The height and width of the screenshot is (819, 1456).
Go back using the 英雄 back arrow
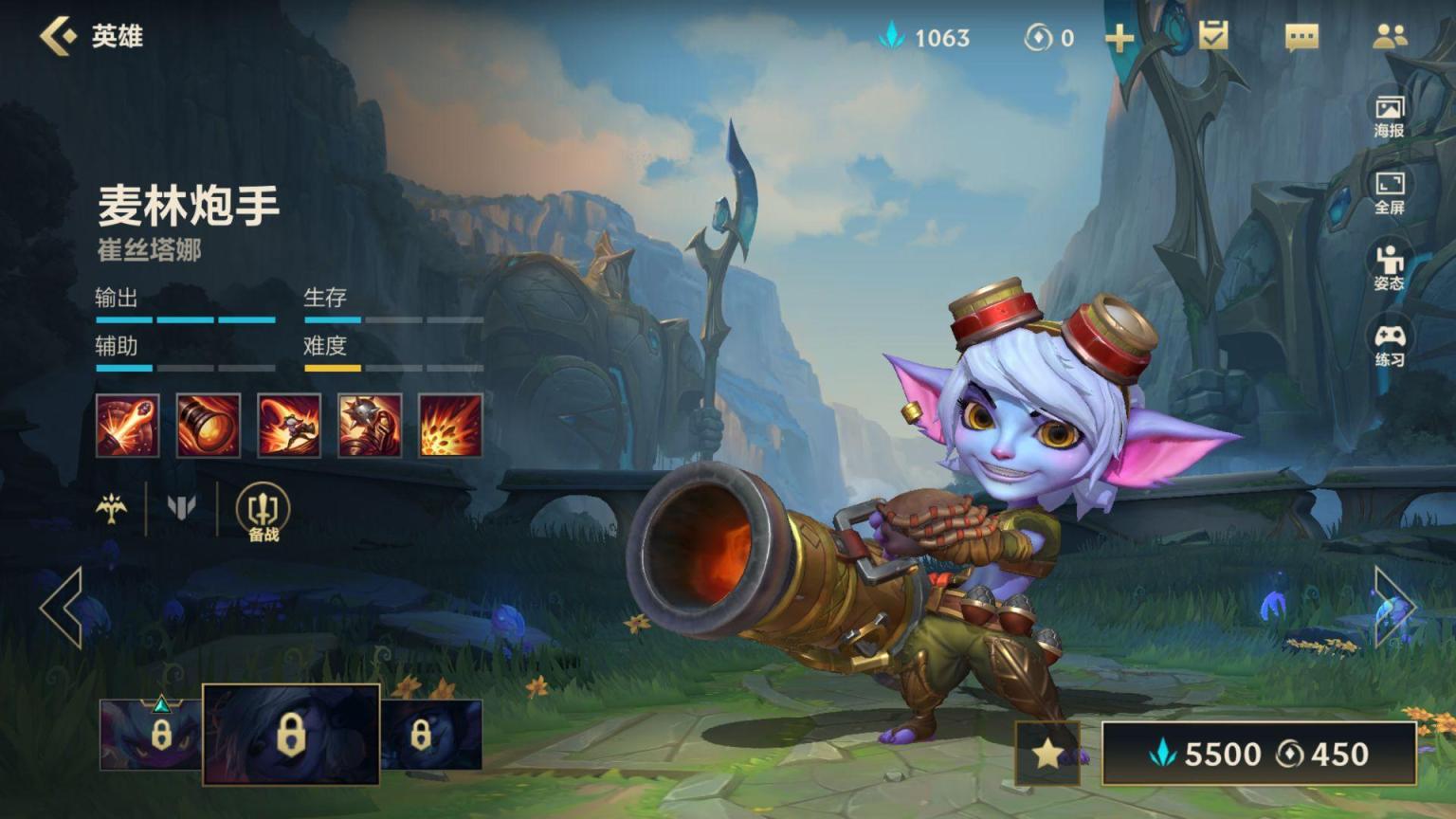59,36
